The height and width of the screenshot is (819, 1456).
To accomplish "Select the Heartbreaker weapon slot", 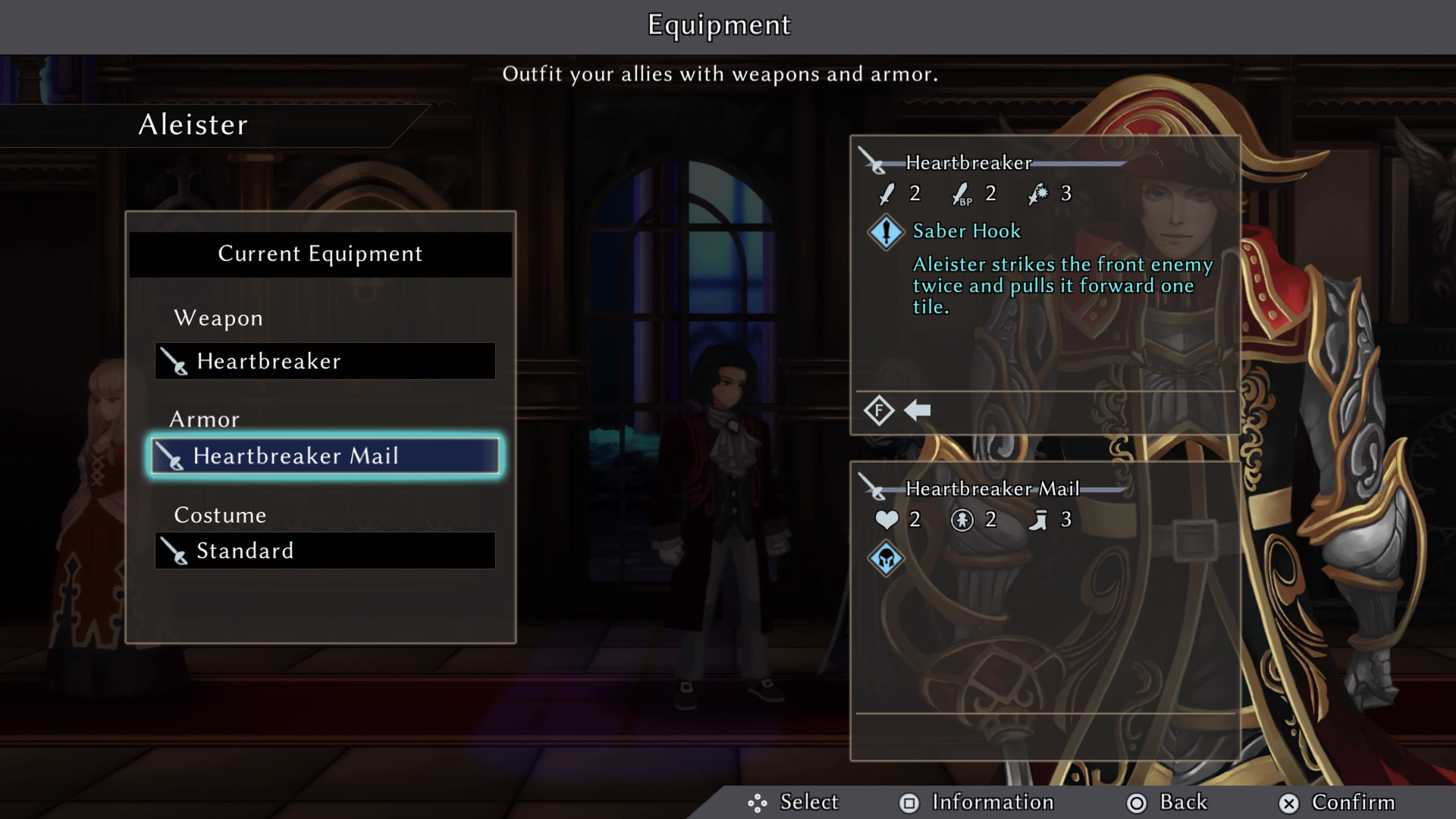I will 325,361.
